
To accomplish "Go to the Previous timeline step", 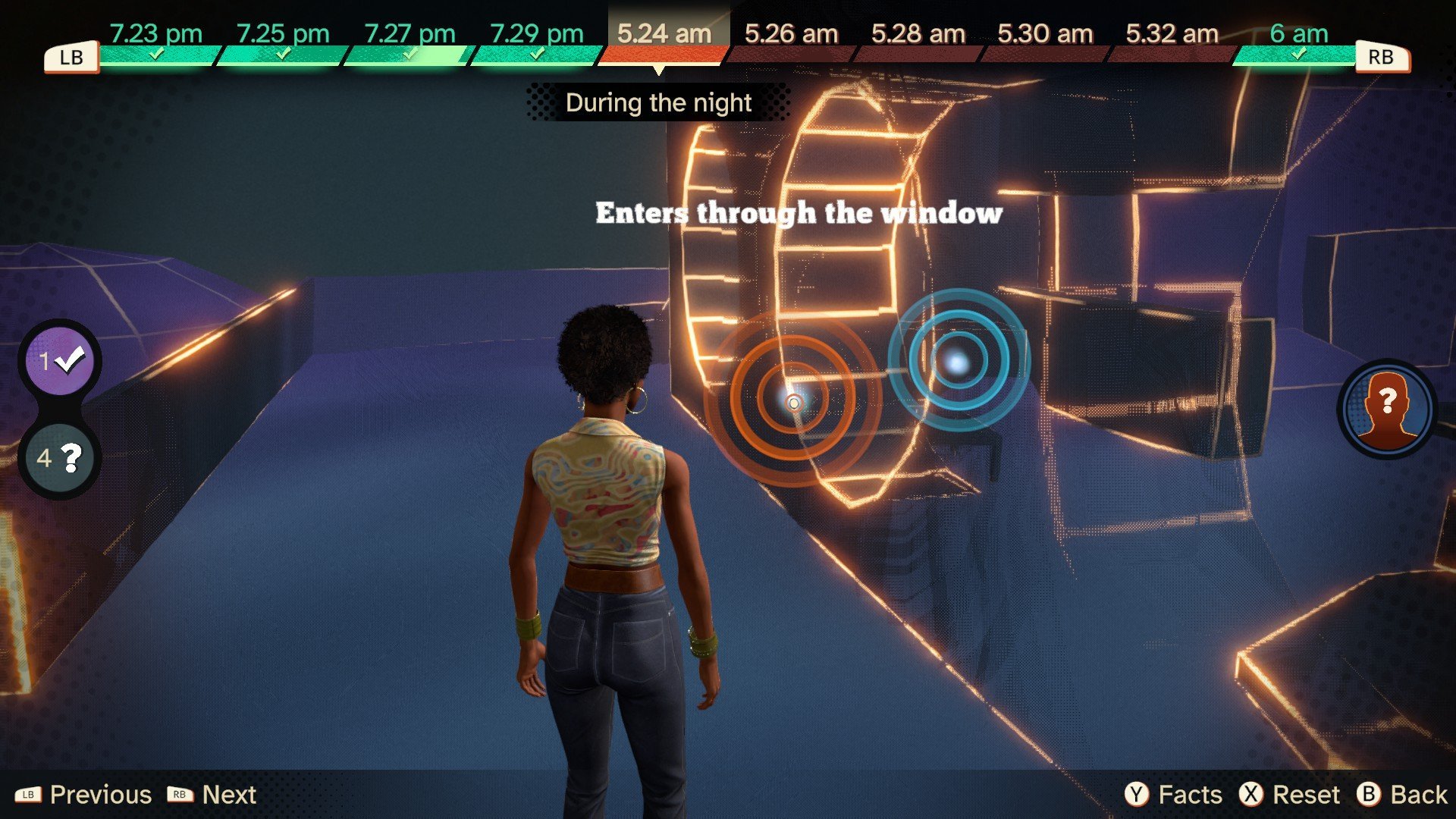I will click(83, 794).
